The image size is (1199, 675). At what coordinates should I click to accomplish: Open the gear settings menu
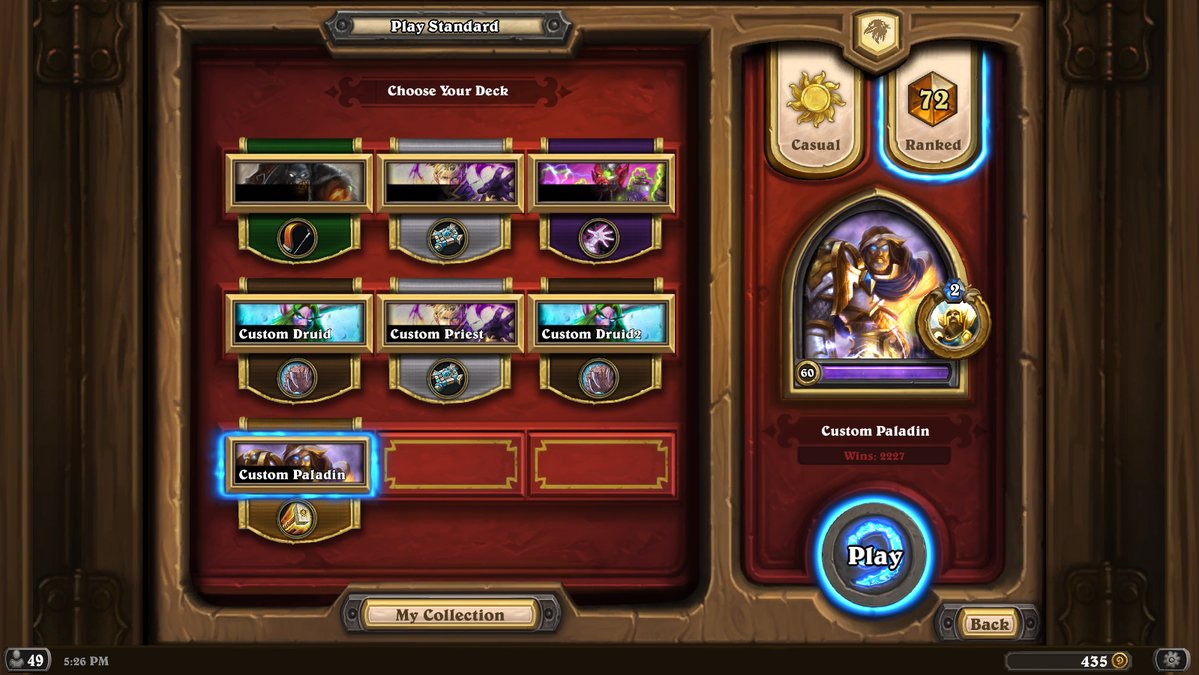click(x=1171, y=660)
